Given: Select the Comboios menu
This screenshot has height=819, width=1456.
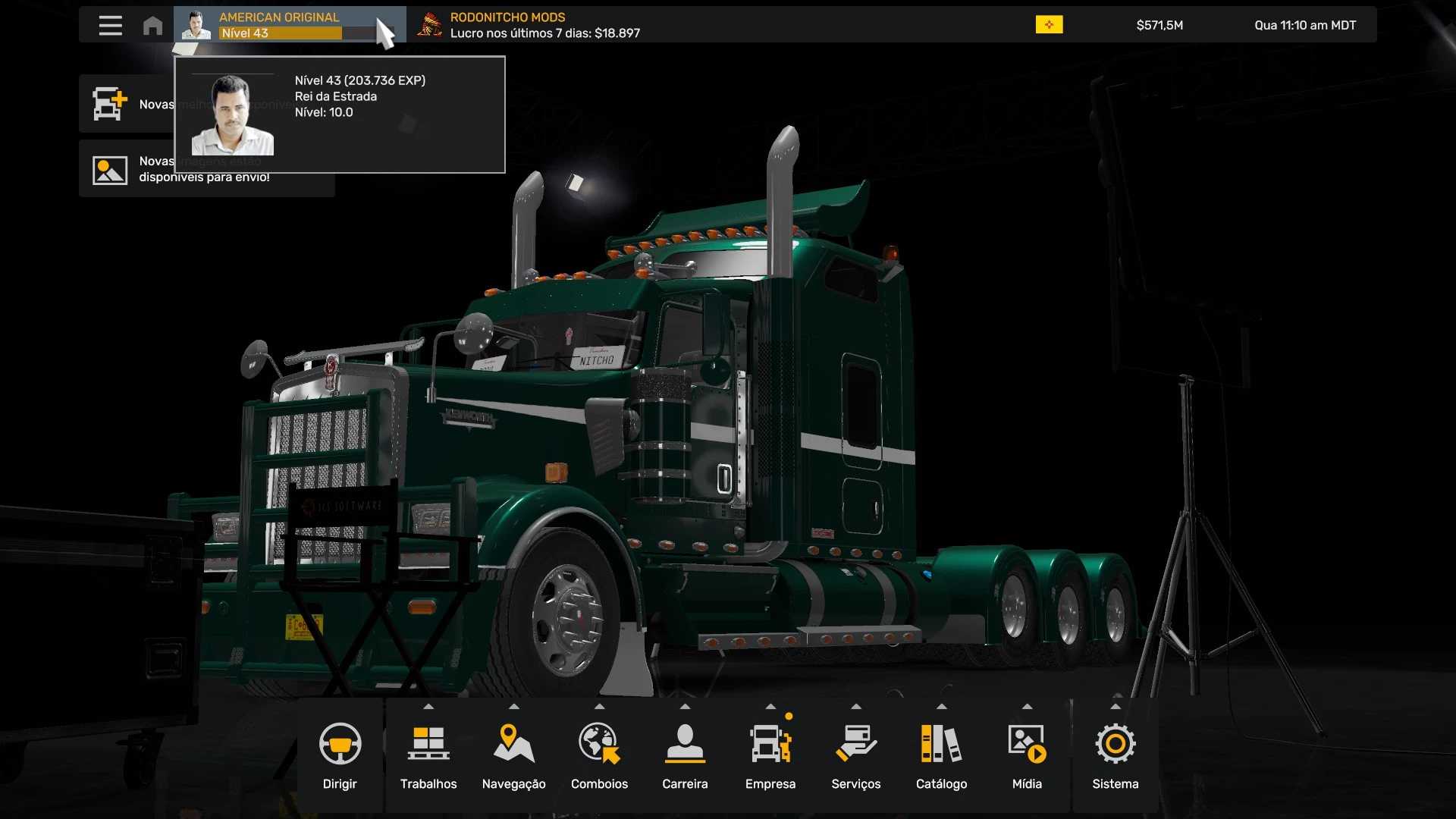Looking at the screenshot, I should (599, 756).
